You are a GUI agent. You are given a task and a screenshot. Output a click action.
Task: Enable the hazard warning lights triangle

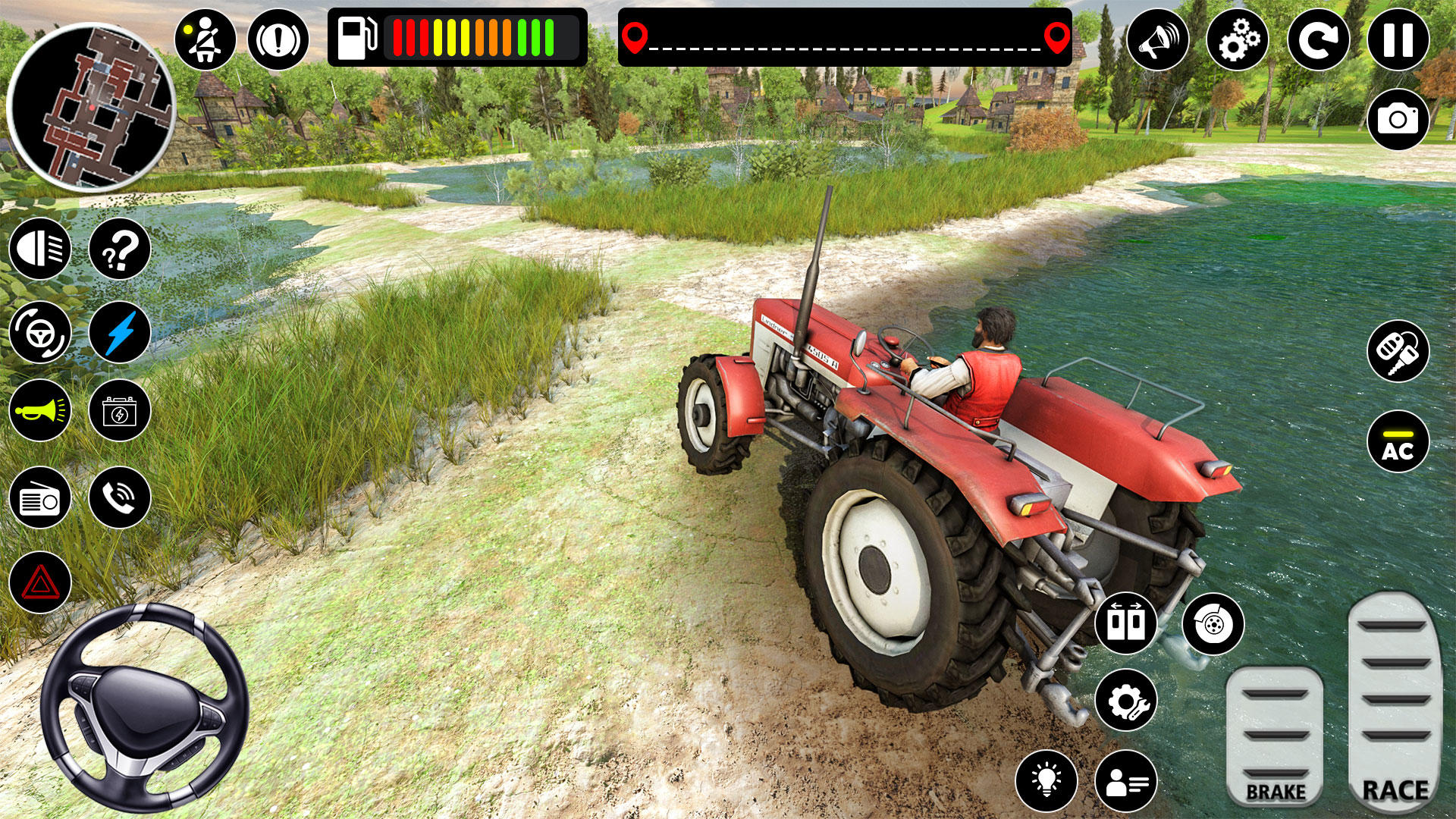(42, 580)
